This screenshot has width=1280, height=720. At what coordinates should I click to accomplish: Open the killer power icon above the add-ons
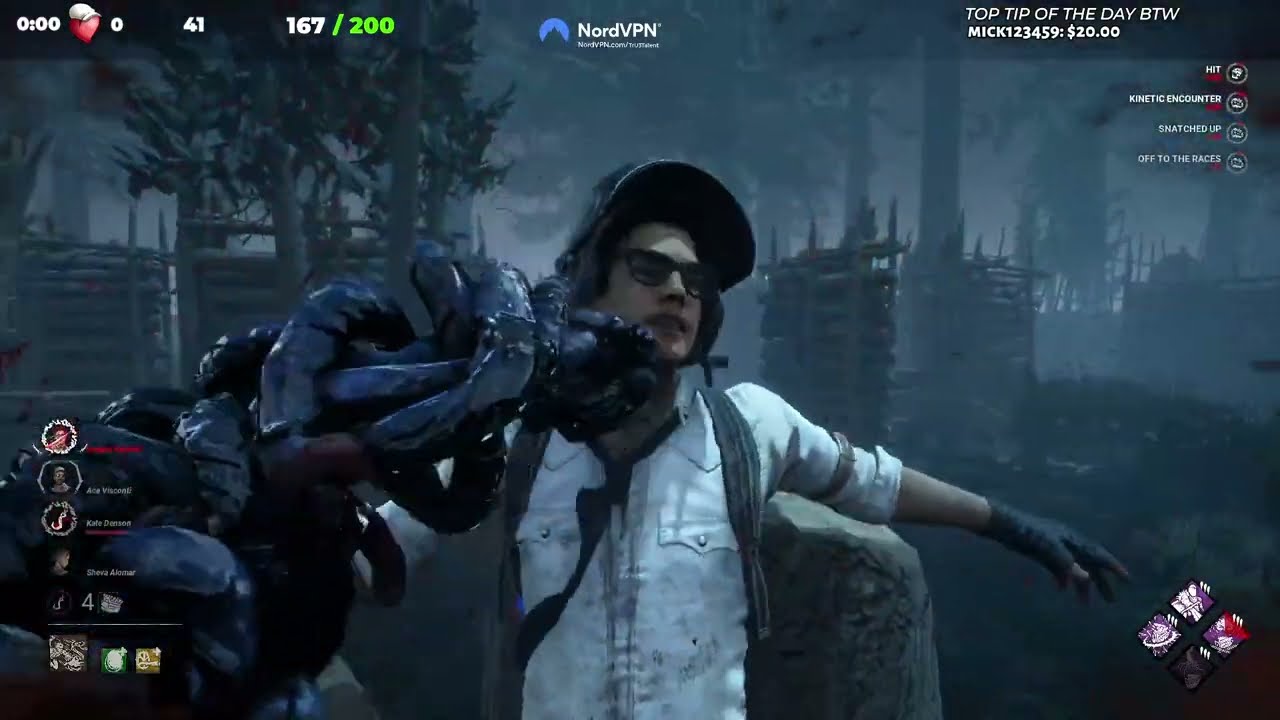coord(66,652)
